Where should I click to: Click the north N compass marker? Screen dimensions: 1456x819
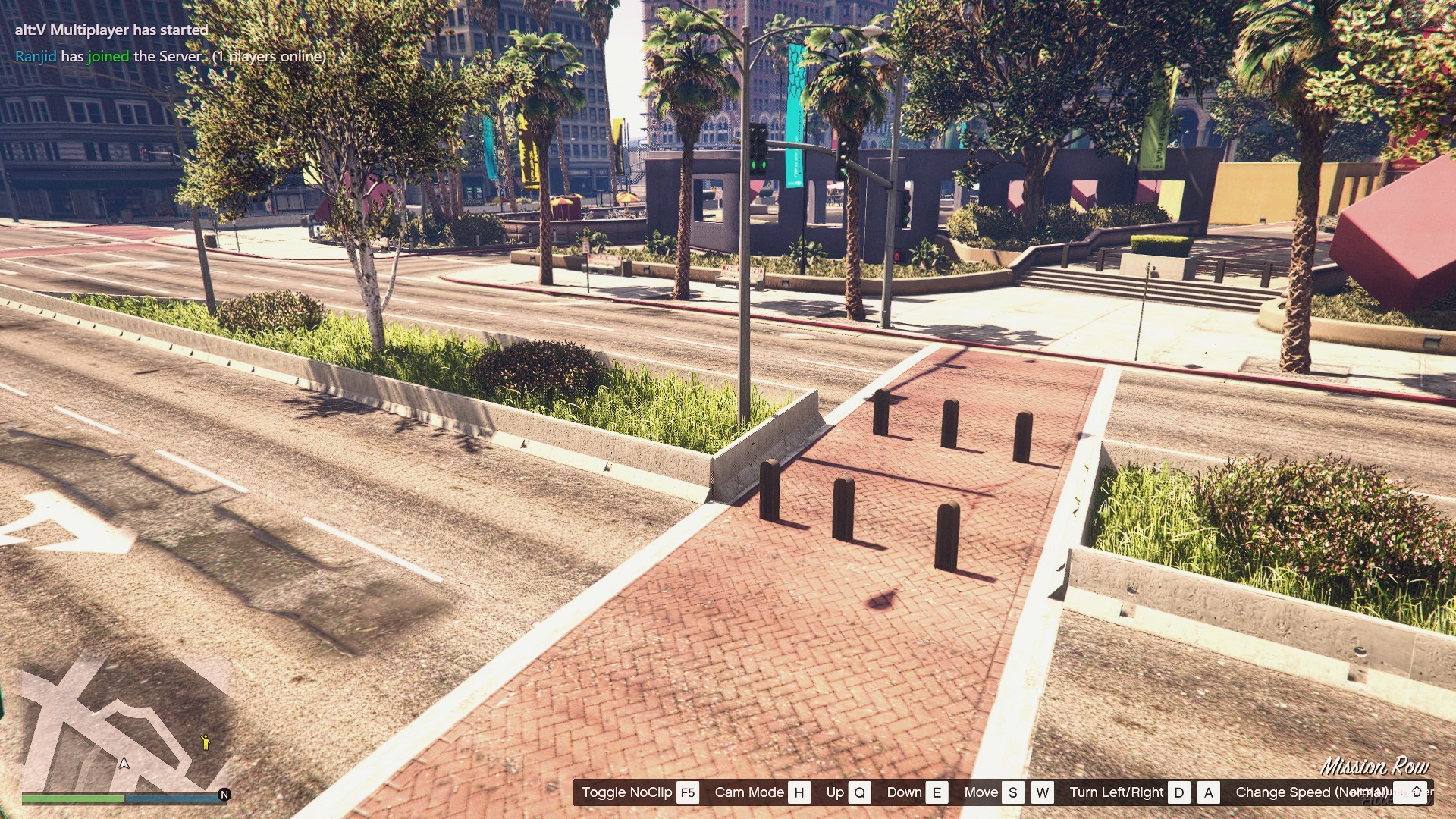(x=224, y=795)
